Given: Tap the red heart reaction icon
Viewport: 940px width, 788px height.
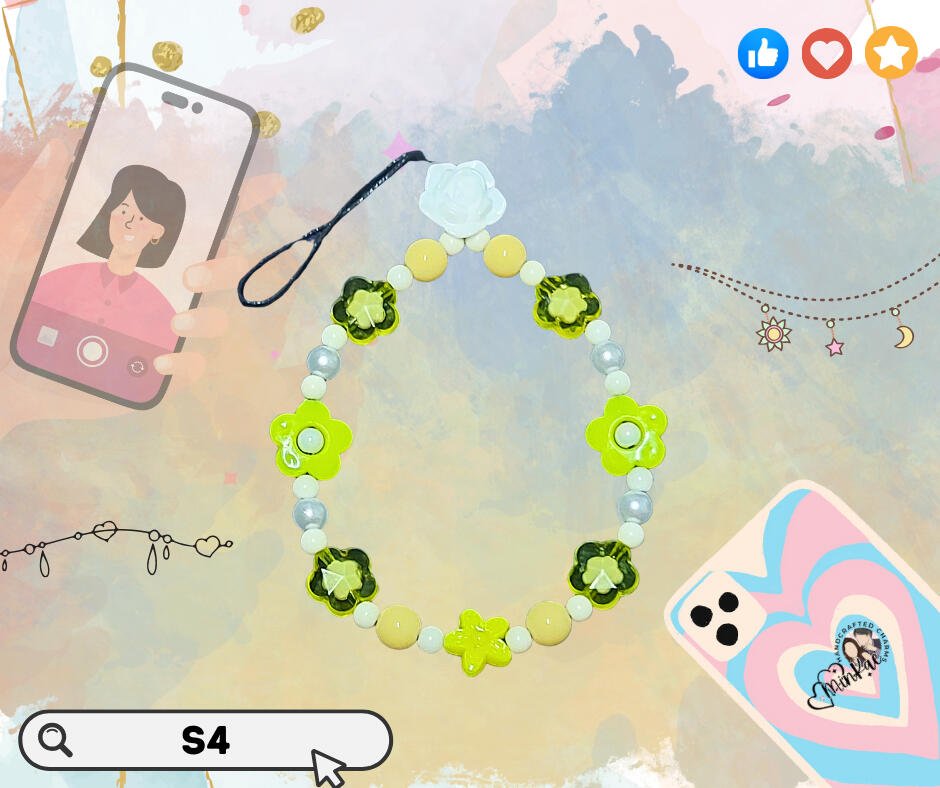Looking at the screenshot, I should pyautogui.click(x=826, y=53).
